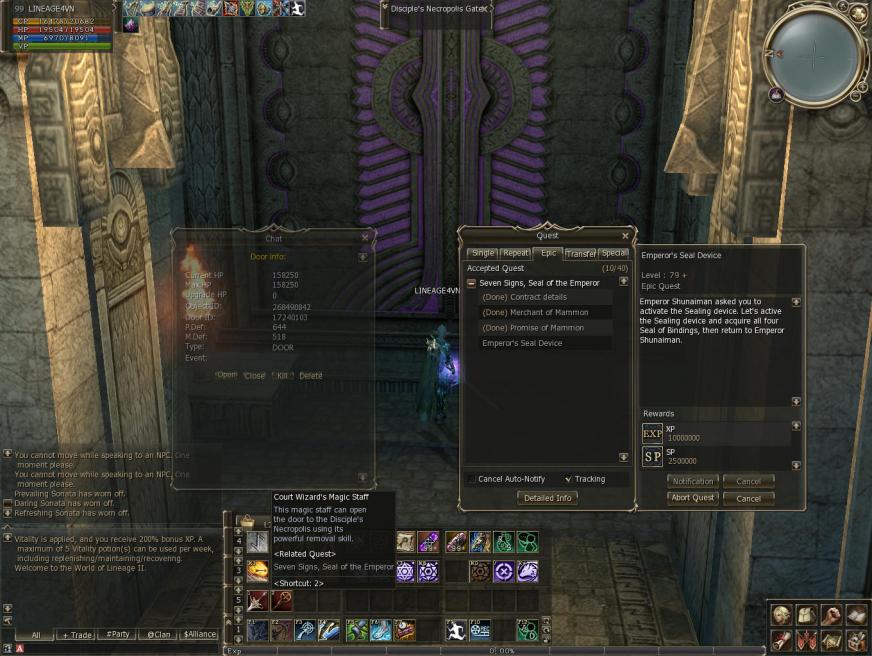Screen dimensions: 872x656
Task: Collapse Seven Signs, Seal of the Emperor quest
Action: pyautogui.click(x=471, y=283)
